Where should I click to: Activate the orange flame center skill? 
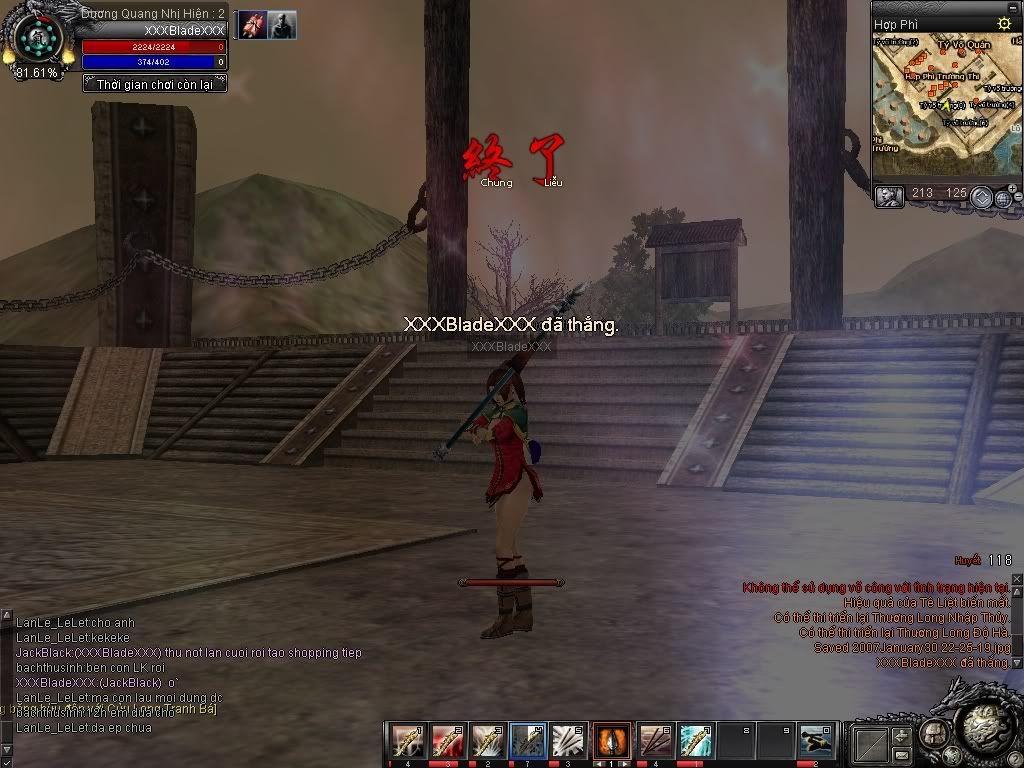click(612, 741)
